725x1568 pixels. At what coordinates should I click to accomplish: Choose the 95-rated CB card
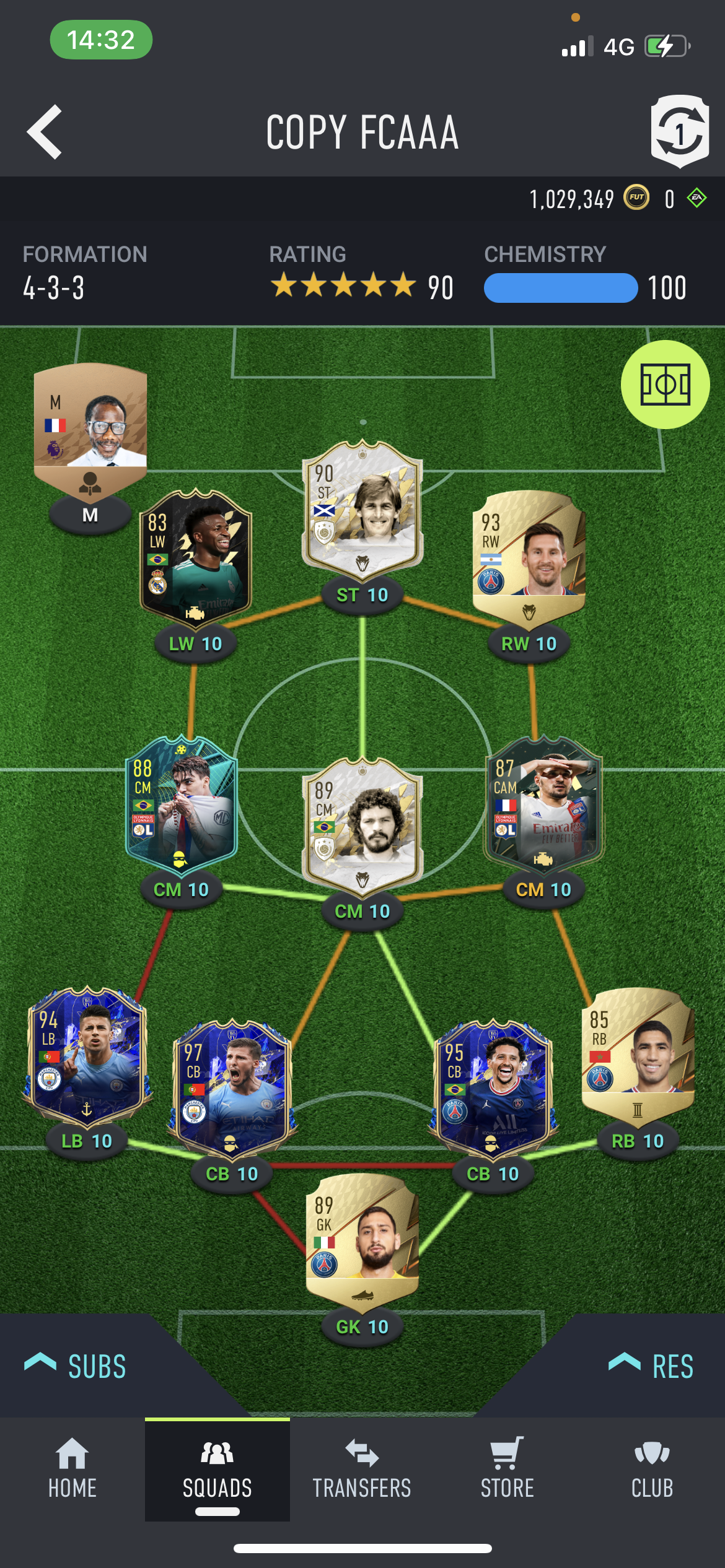(493, 1087)
